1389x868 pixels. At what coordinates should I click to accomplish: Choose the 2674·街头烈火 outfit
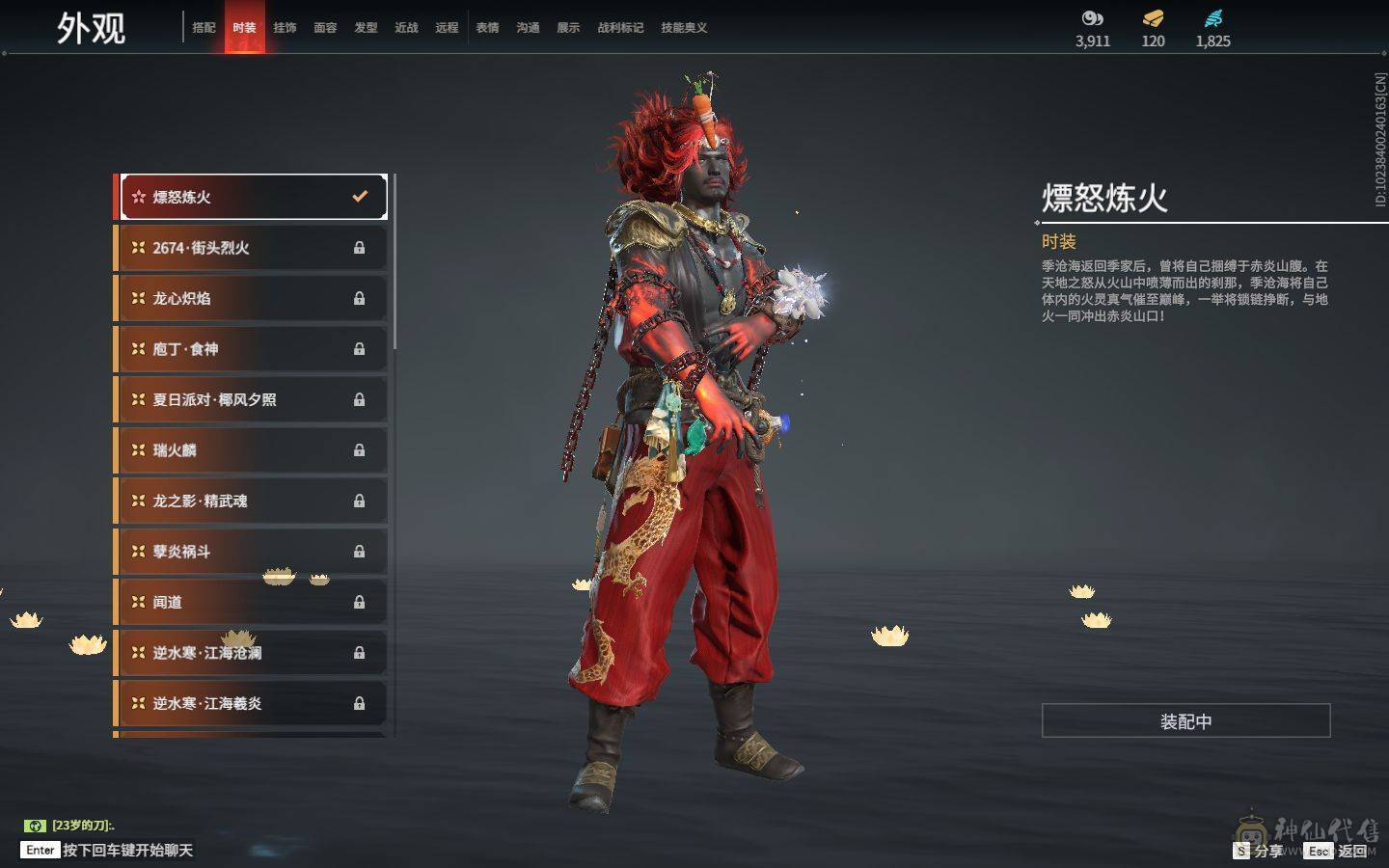pos(253,248)
